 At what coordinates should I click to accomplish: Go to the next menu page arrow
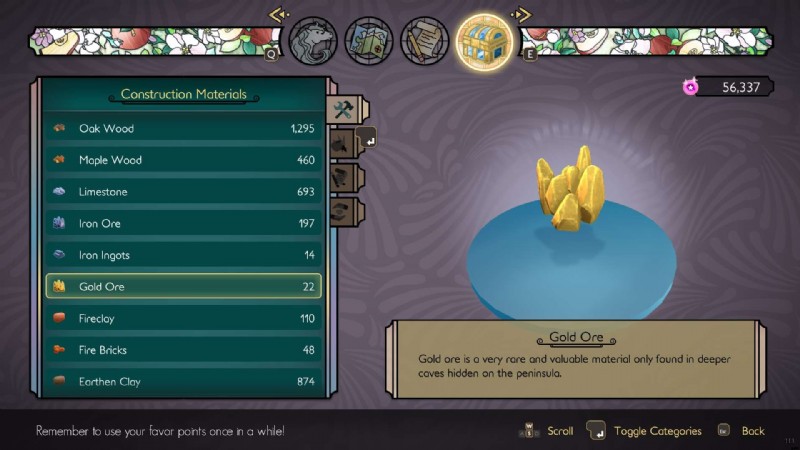coord(520,15)
